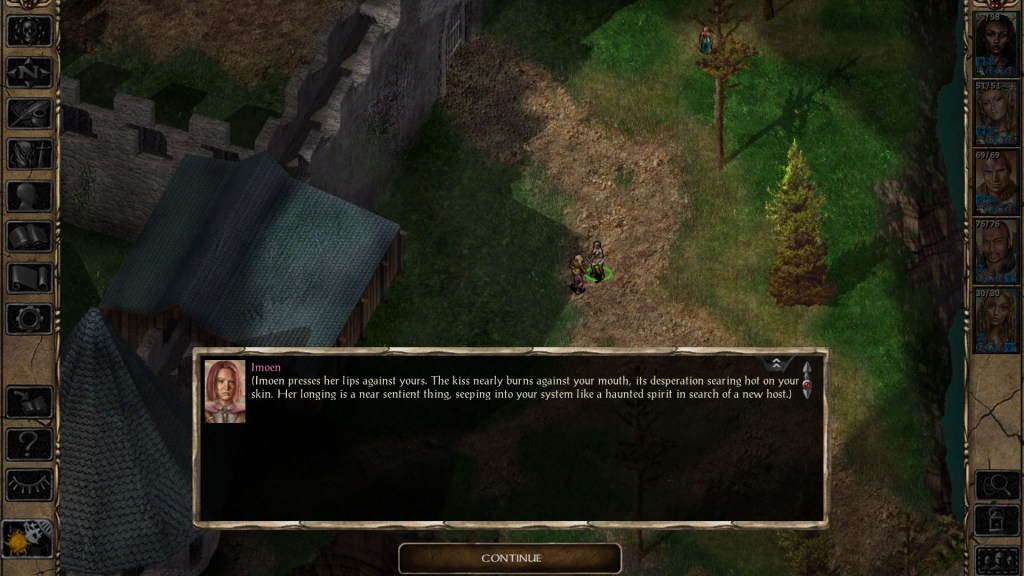1024x576 pixels.
Task: Open the priest scroll icon
Action: (x=29, y=278)
